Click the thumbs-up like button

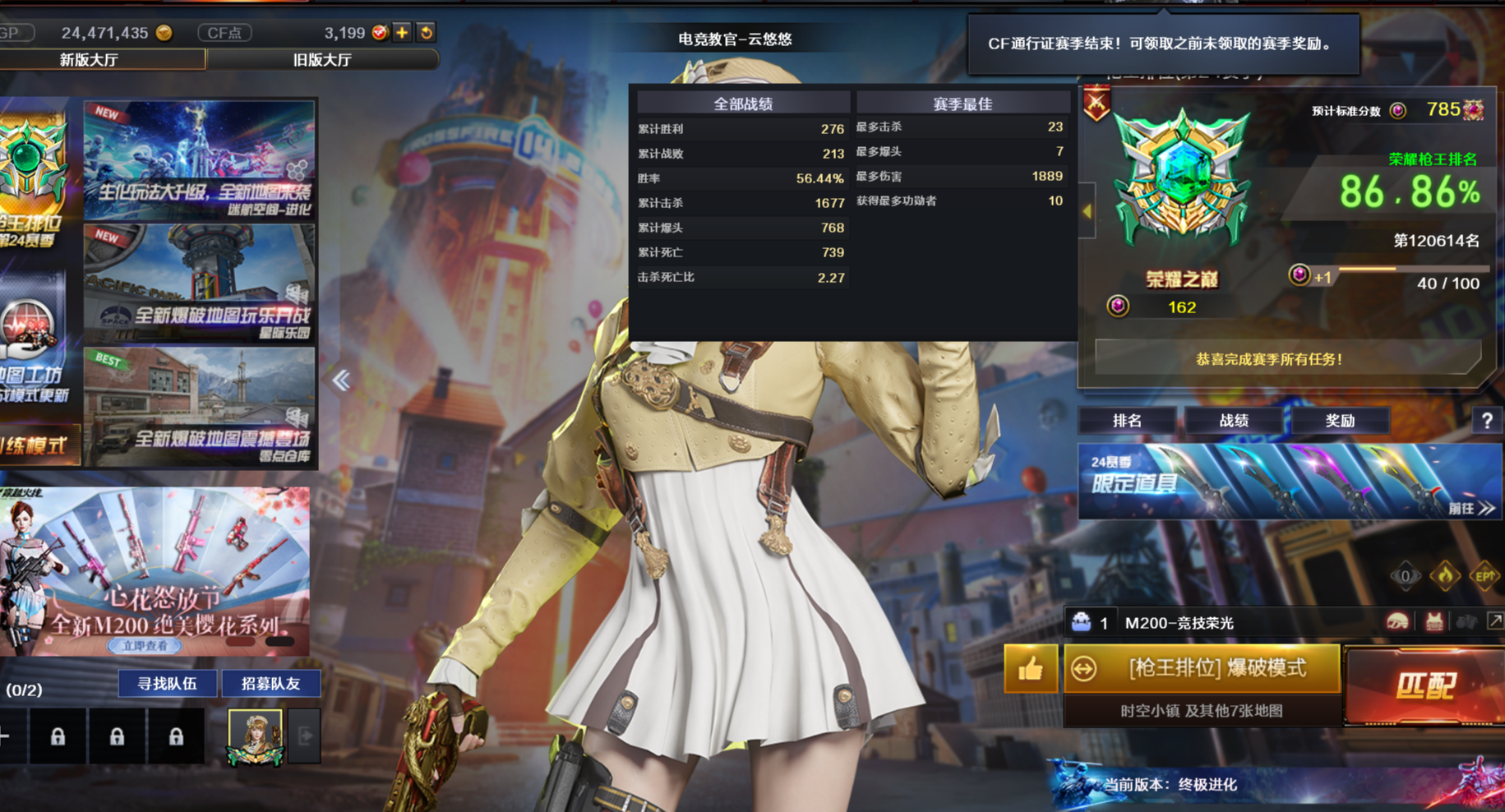click(1031, 669)
